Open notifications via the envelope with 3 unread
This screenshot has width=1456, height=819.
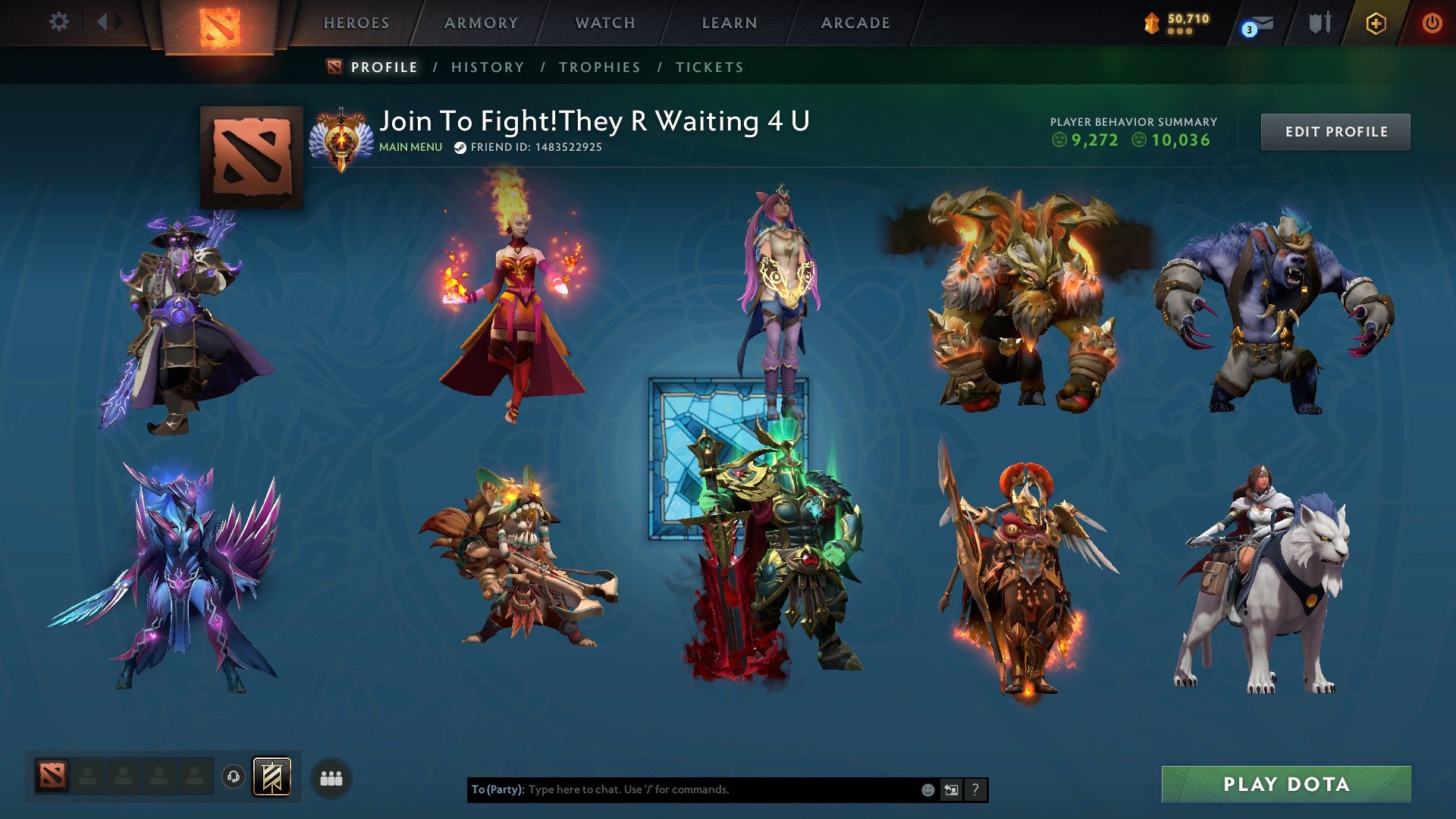(x=1257, y=23)
